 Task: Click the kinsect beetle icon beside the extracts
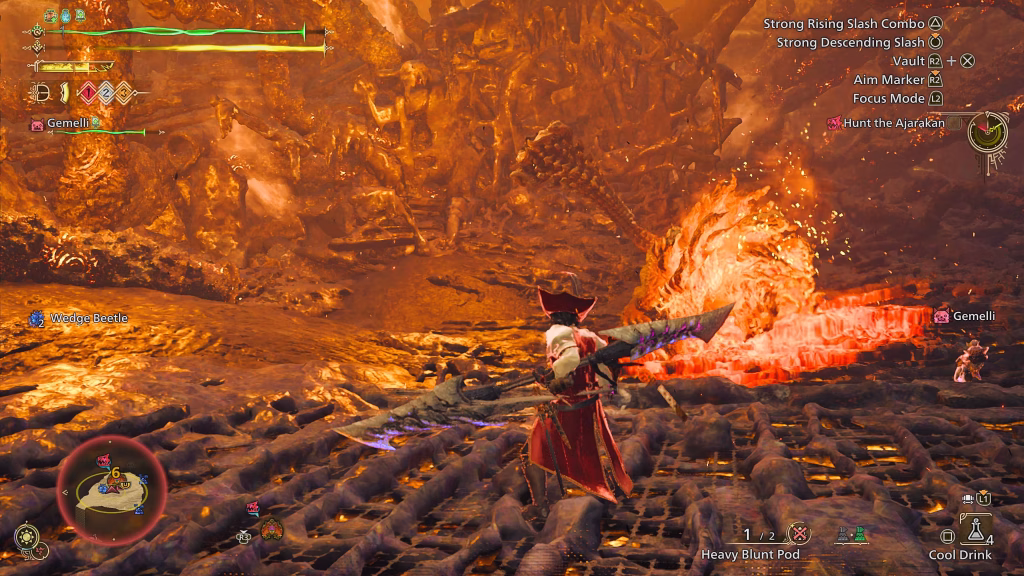(x=41, y=93)
